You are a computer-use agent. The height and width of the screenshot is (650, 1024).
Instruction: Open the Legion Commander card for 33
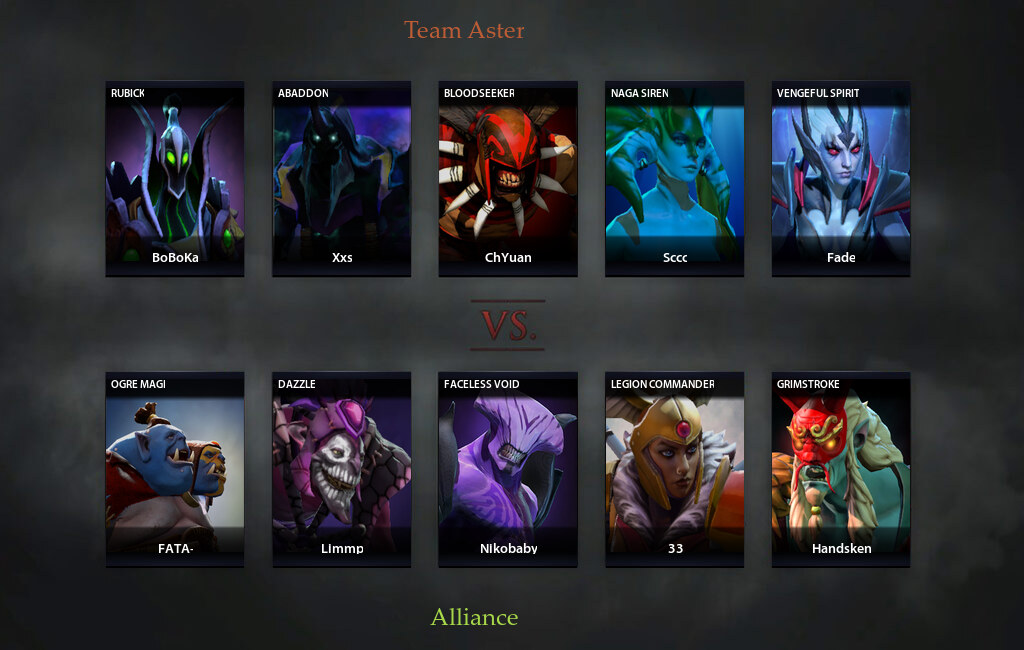[x=675, y=470]
